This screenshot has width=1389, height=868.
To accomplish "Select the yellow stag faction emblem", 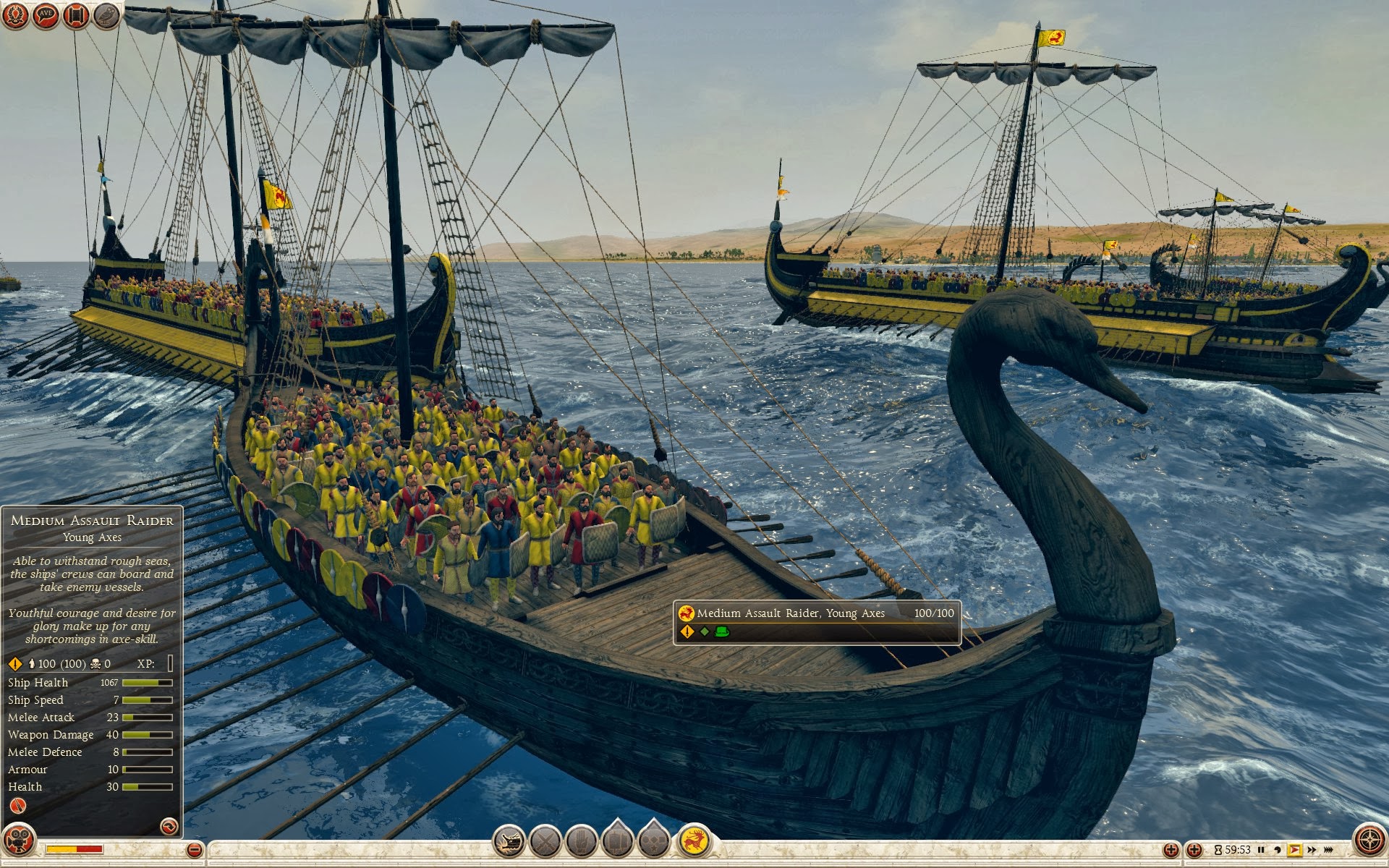I will click(694, 841).
